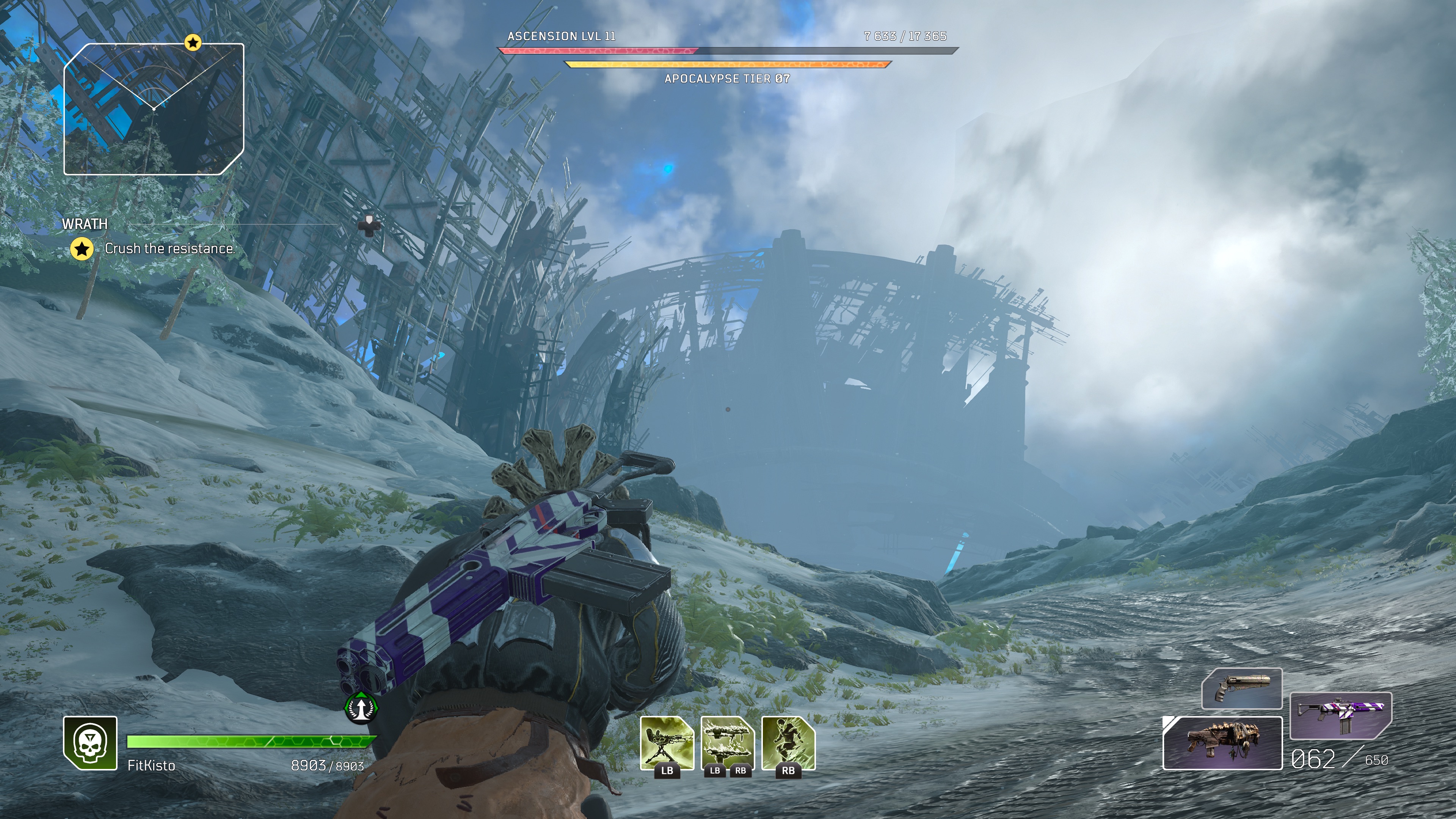Viewport: 1456px width, 819px height.
Task: Click the yellow star marker on the minimap
Action: (x=193, y=42)
